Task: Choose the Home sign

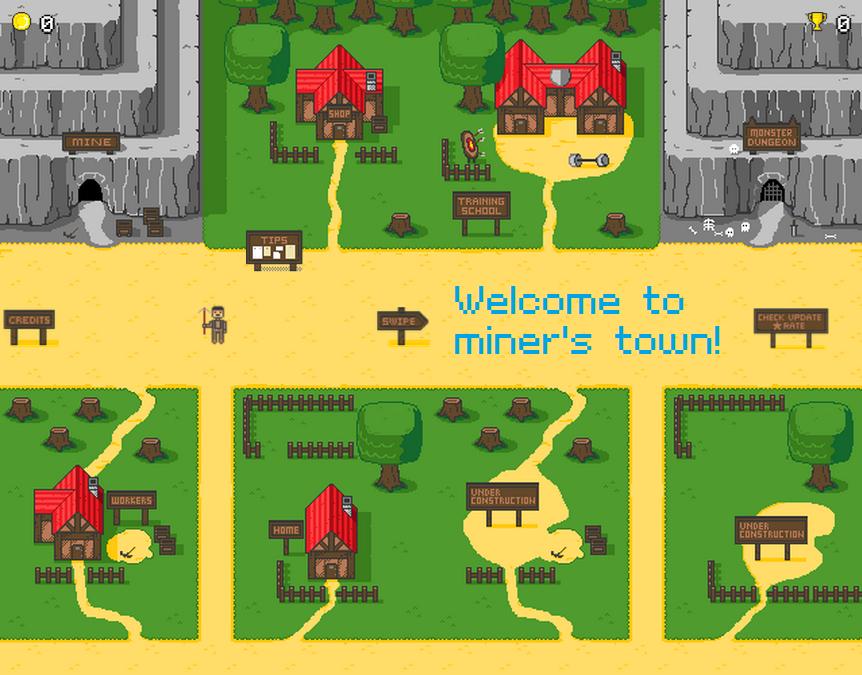Action: [286, 530]
